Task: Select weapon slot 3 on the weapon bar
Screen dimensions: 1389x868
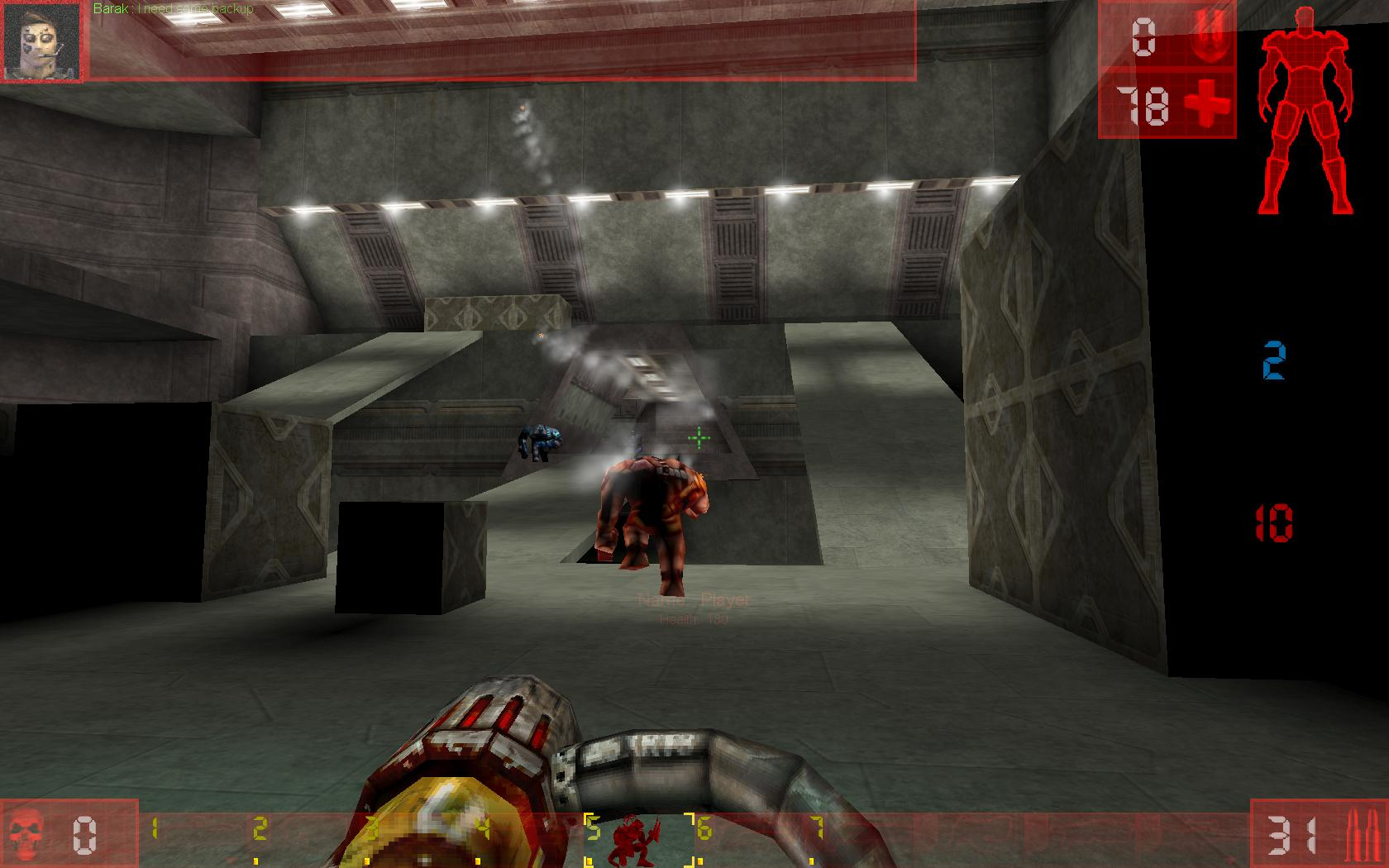Action: coord(372,827)
